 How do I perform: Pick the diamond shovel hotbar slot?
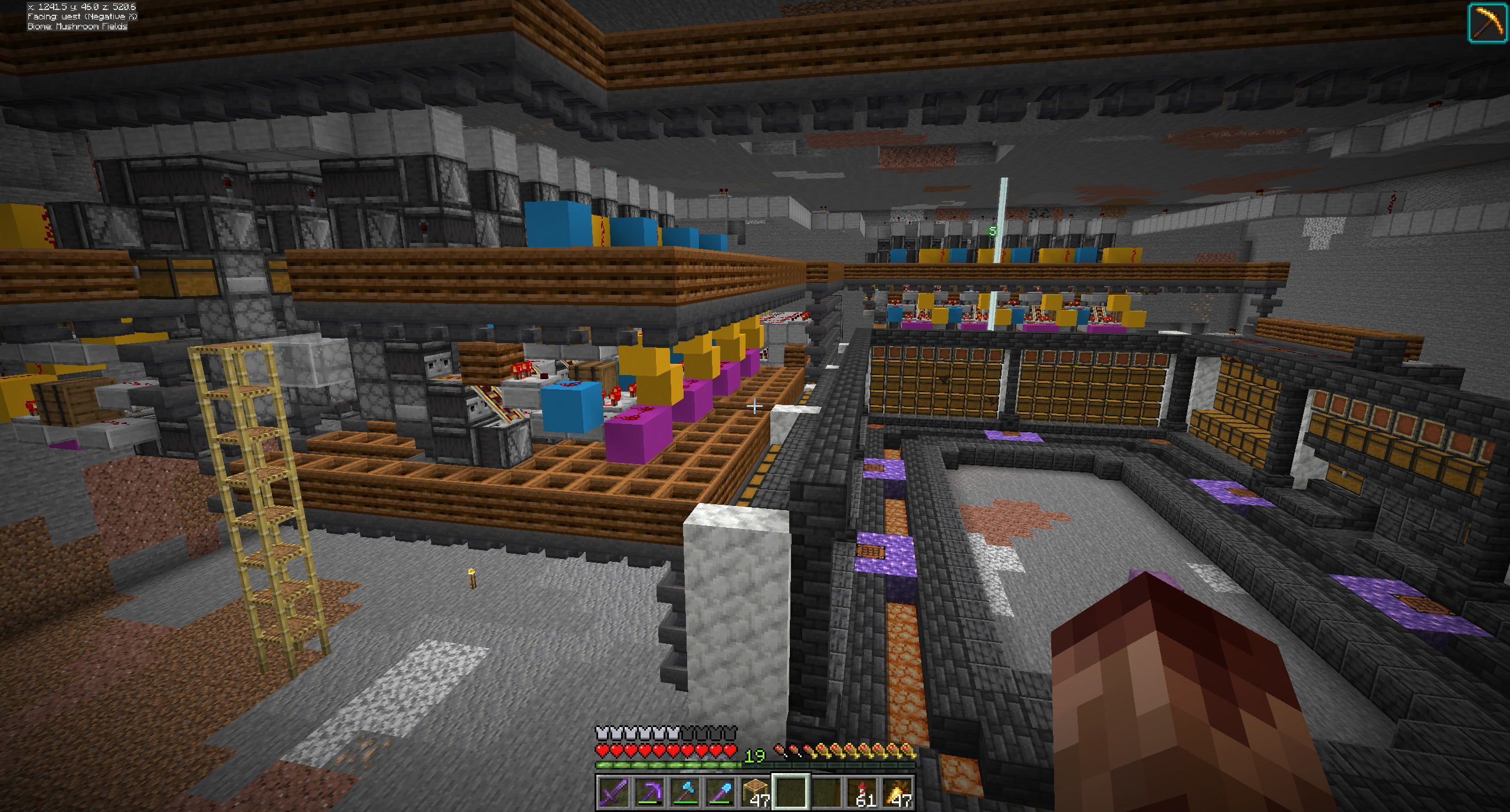coord(720,792)
